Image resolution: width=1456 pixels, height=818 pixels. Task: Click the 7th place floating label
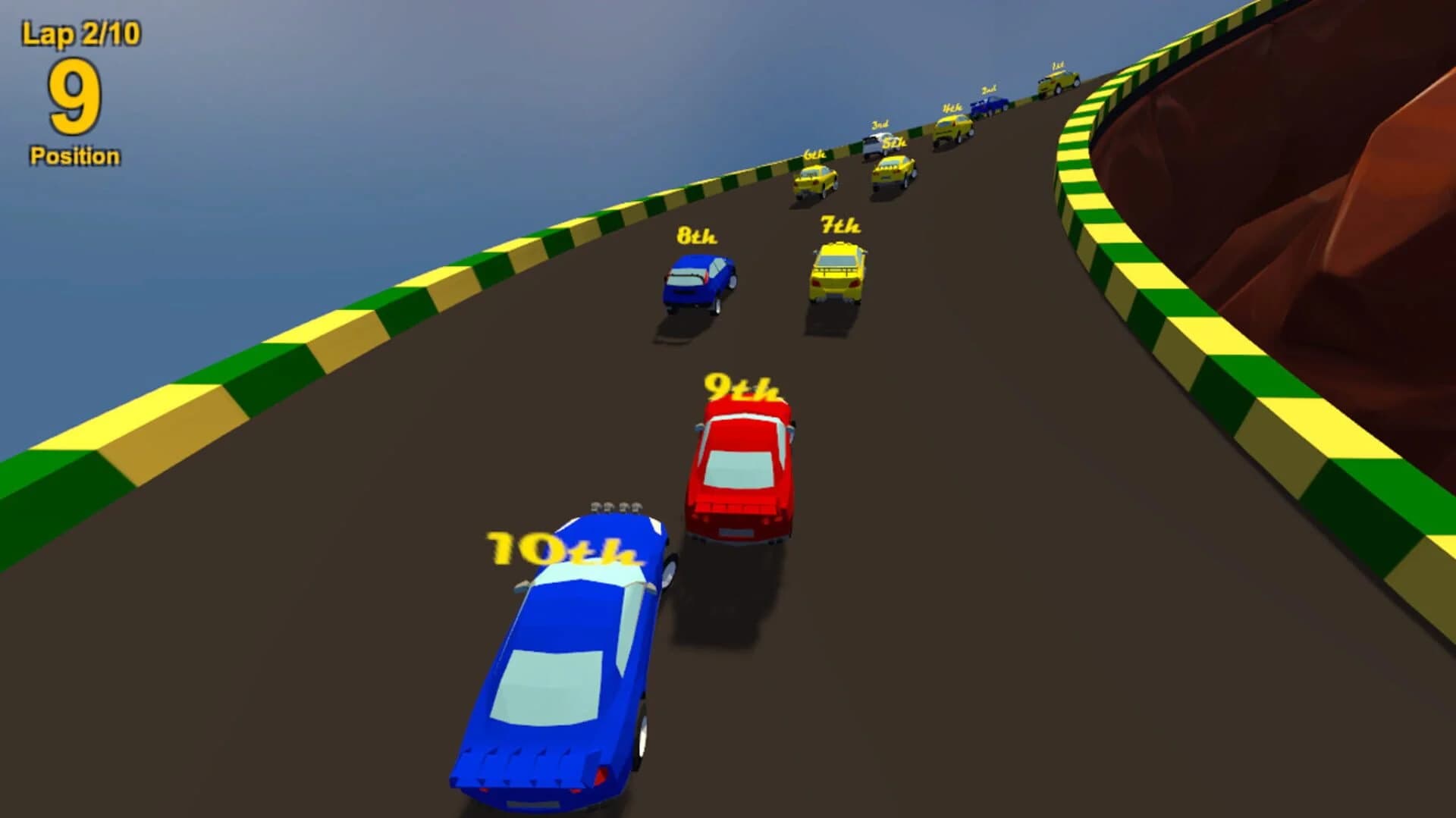[x=837, y=224]
